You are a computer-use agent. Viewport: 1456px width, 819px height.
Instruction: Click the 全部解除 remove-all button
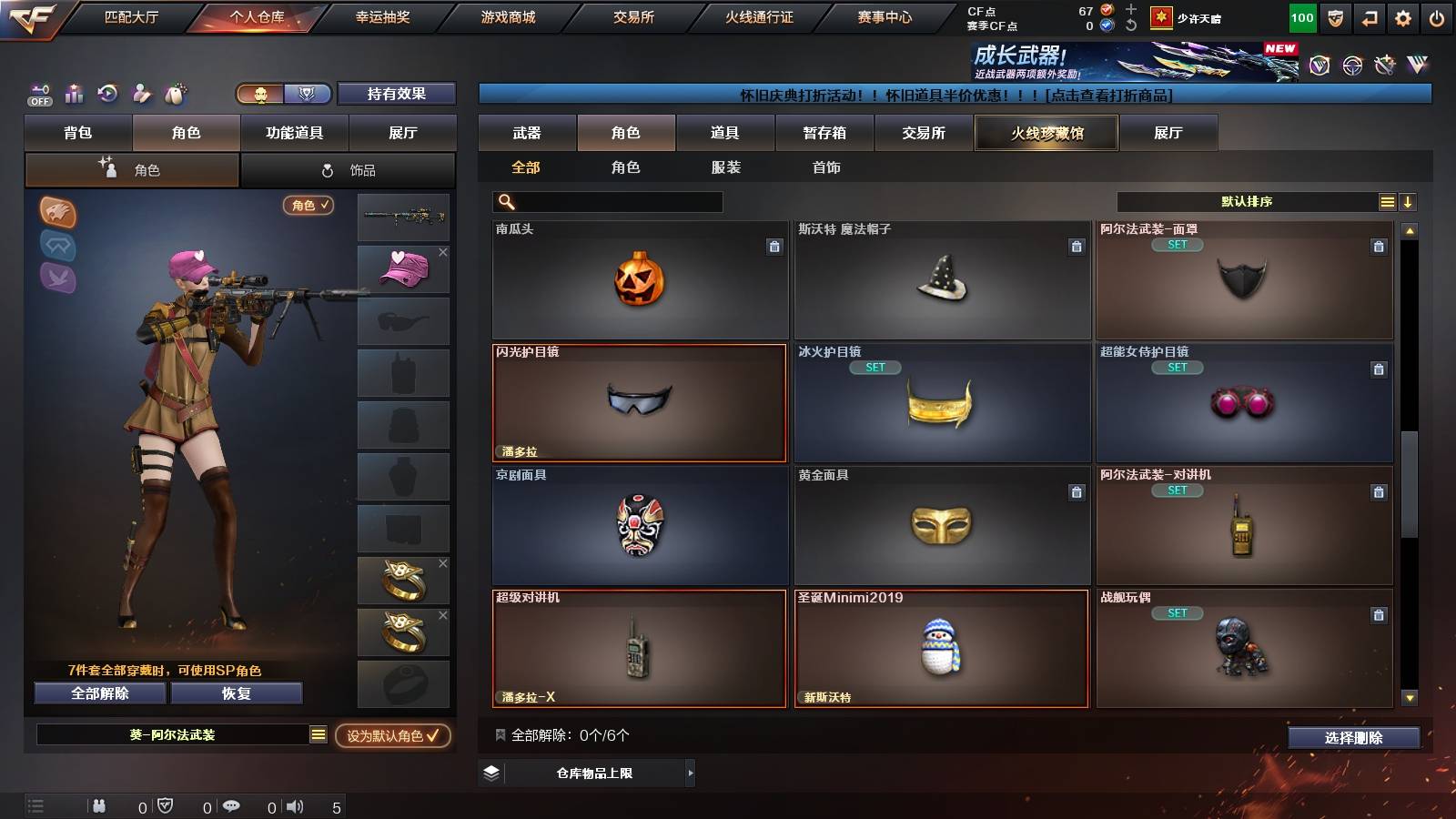(98, 693)
